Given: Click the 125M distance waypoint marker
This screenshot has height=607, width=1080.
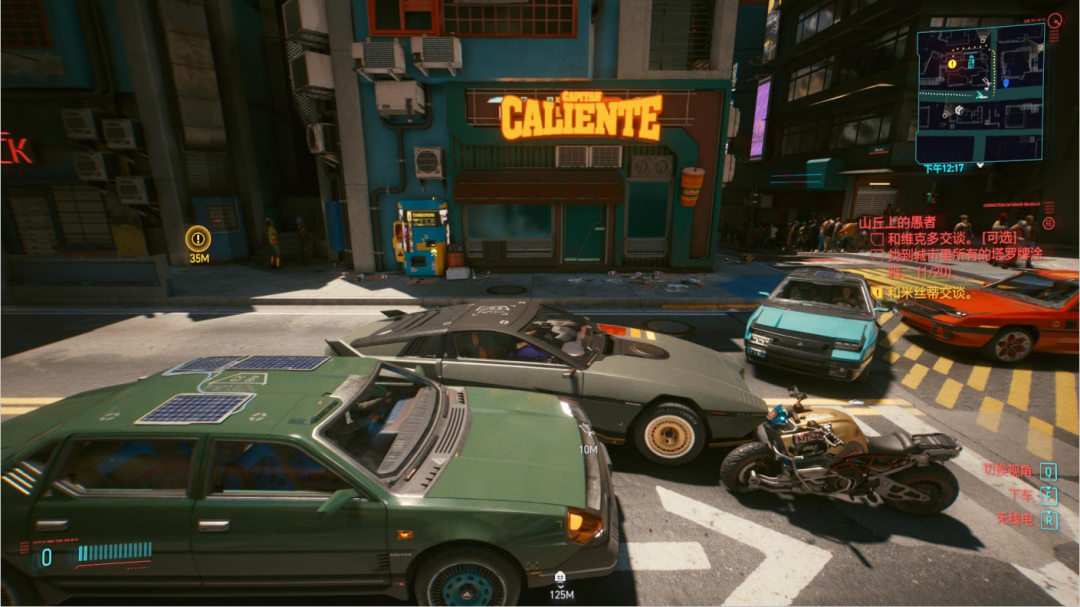Looking at the screenshot, I should [x=561, y=577].
